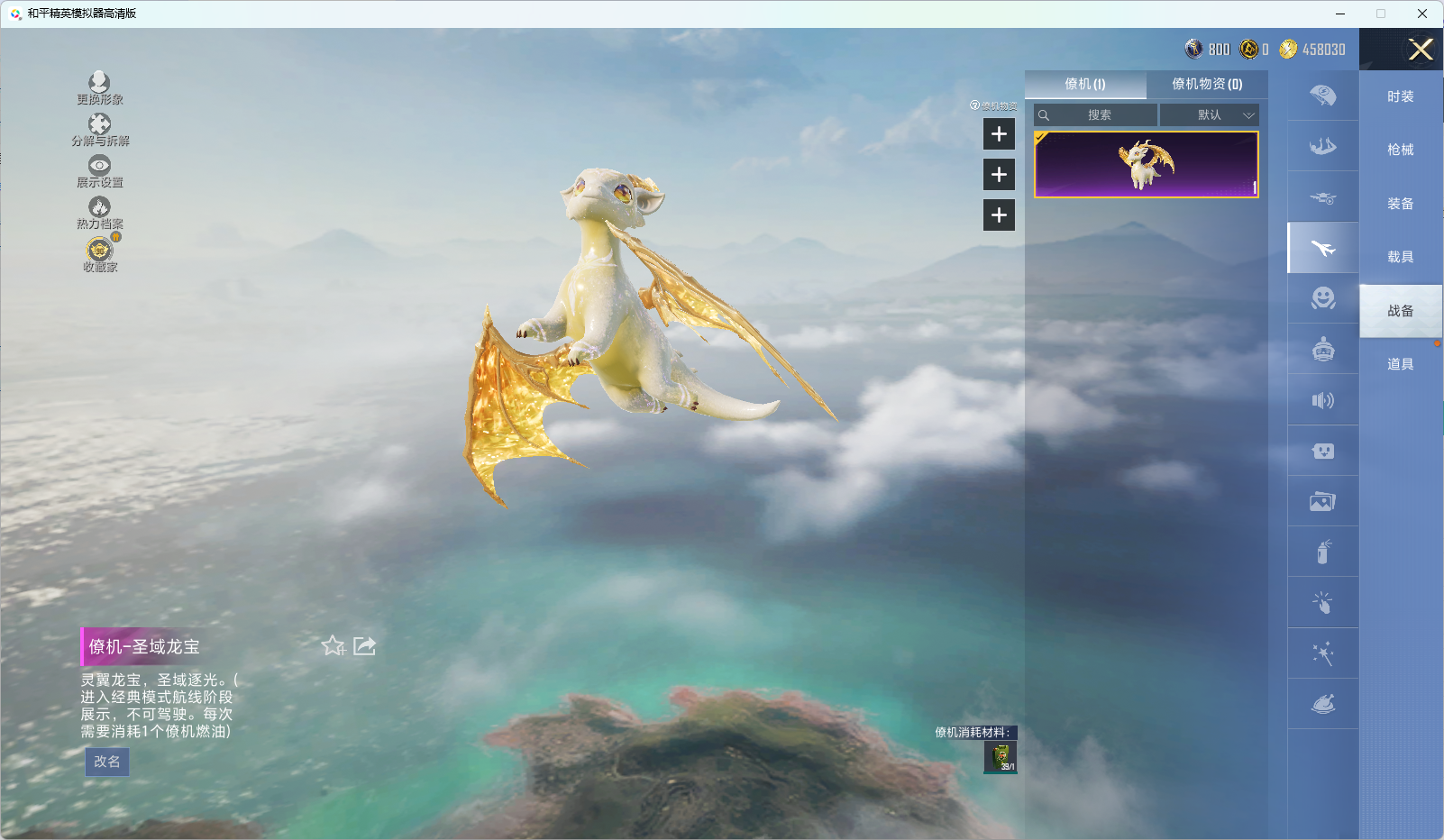The image size is (1444, 840).
Task: Select the 圣域龙宝 dragon wingman thumbnail
Action: pyautogui.click(x=1146, y=165)
